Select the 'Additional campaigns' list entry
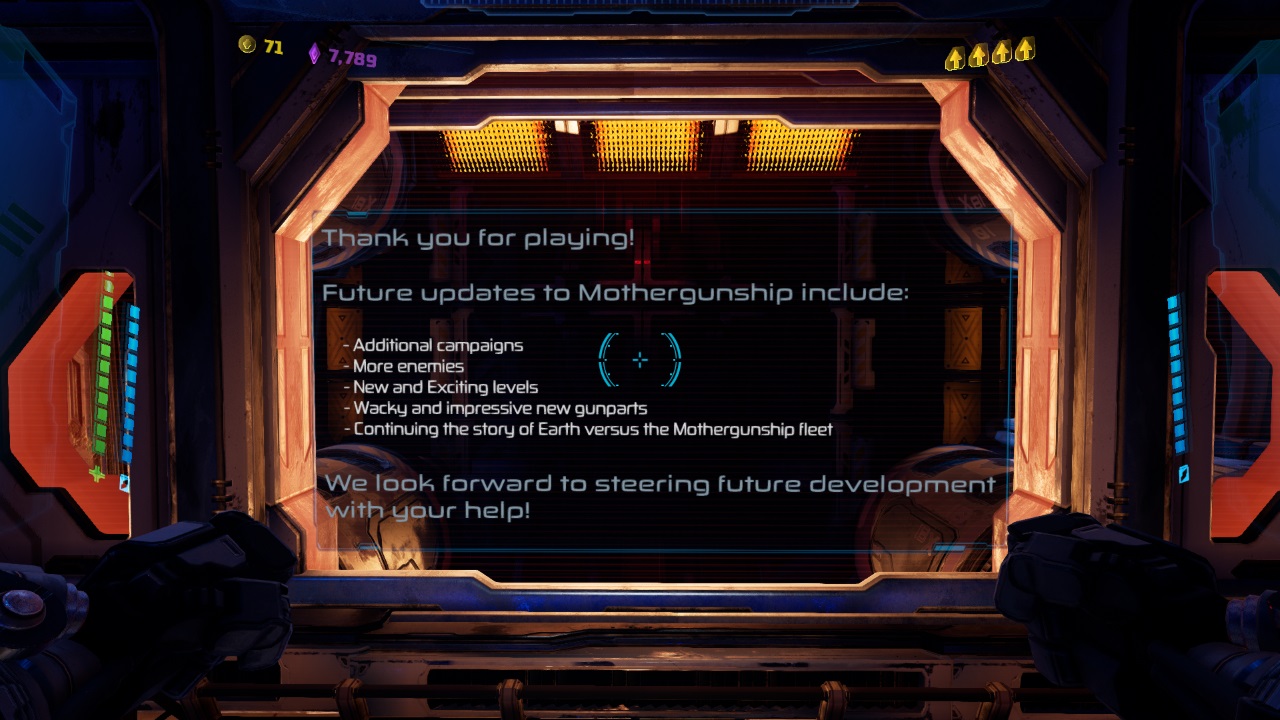Viewport: 1280px width, 720px height. [436, 345]
